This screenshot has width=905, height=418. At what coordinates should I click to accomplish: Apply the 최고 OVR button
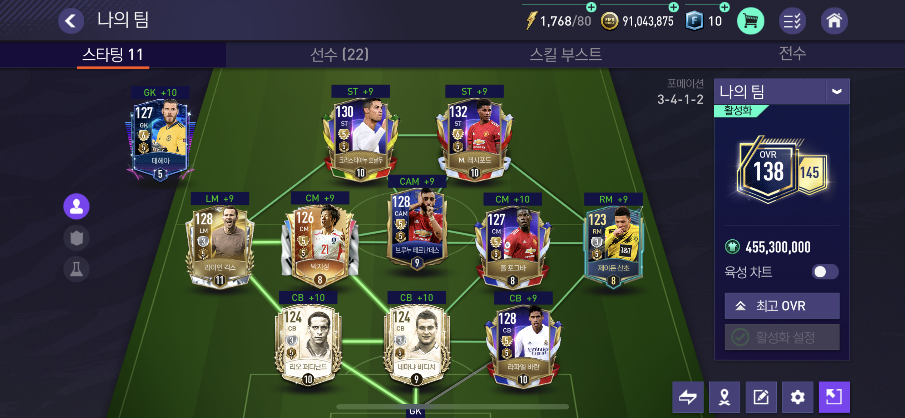[782, 306]
